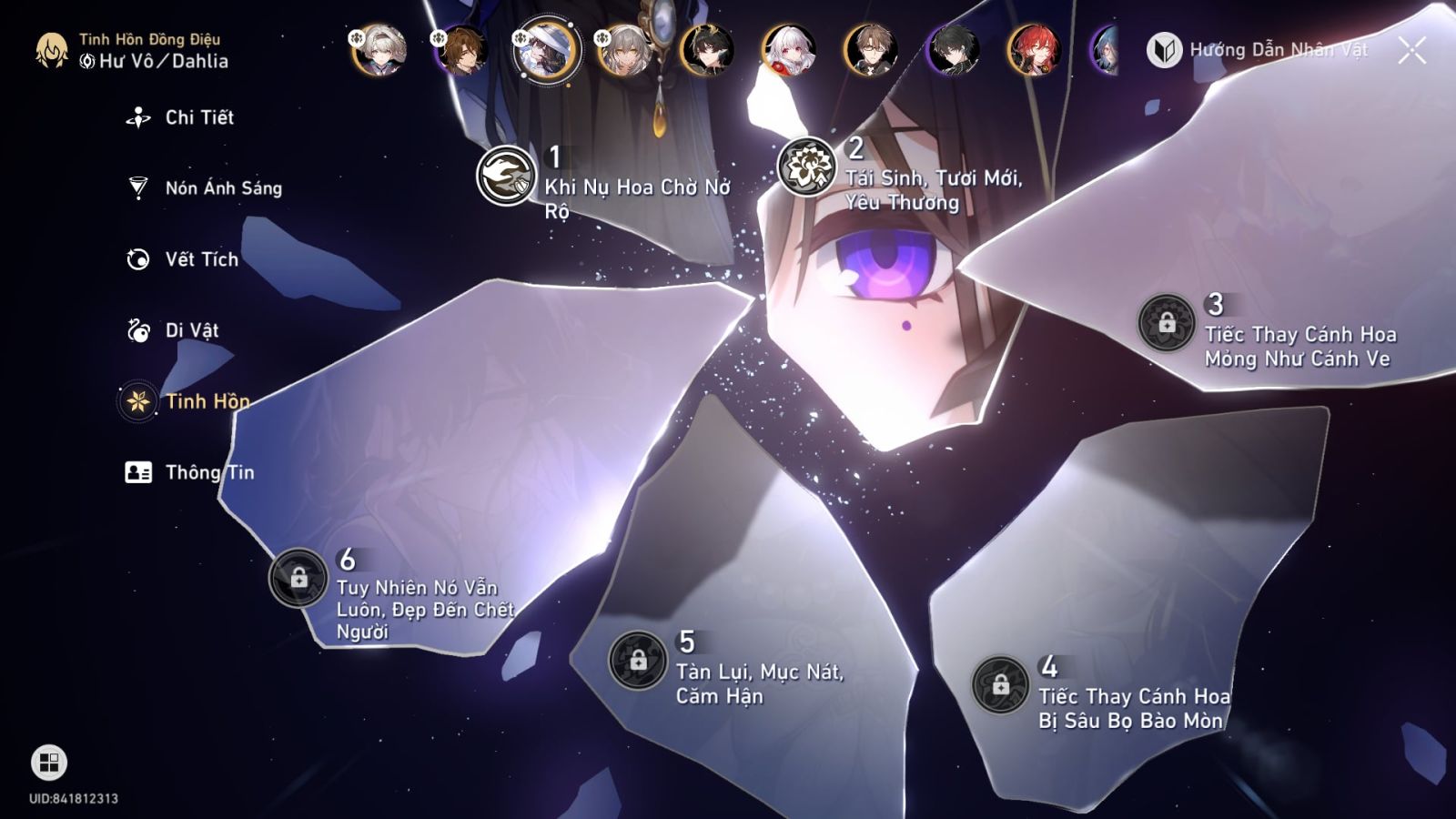Screen dimensions: 1456x819
Task: Open the Hướng Dẫn Nhân Vật character guide
Action: click(x=1274, y=52)
